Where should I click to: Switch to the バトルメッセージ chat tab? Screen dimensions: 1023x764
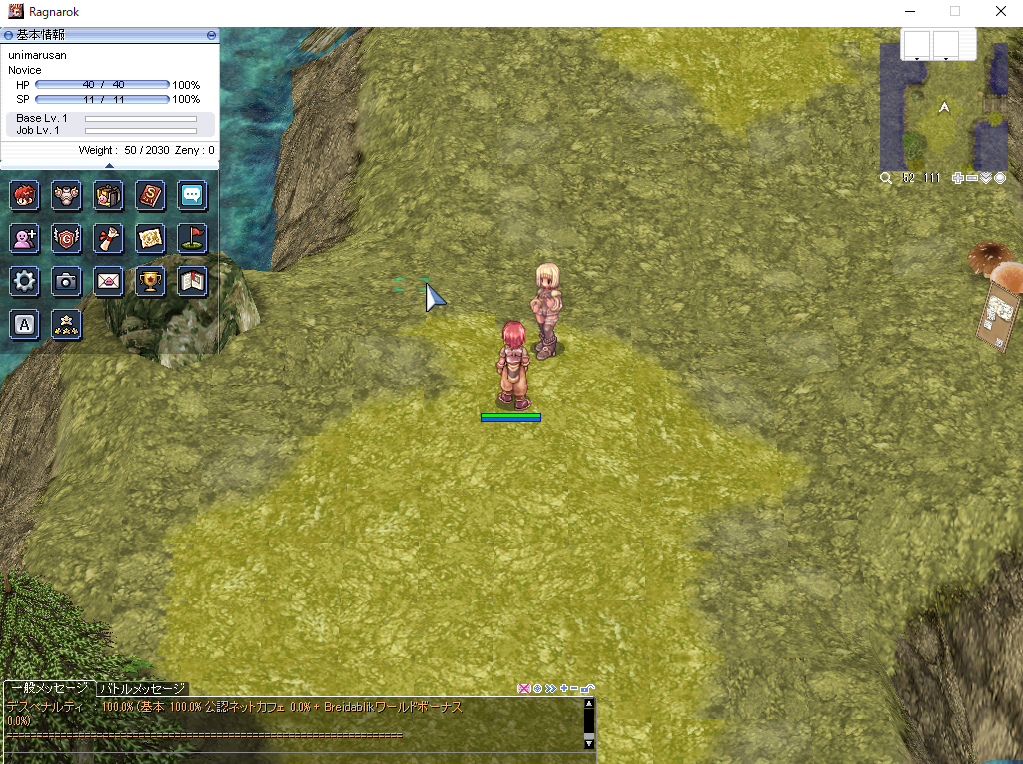tap(142, 689)
